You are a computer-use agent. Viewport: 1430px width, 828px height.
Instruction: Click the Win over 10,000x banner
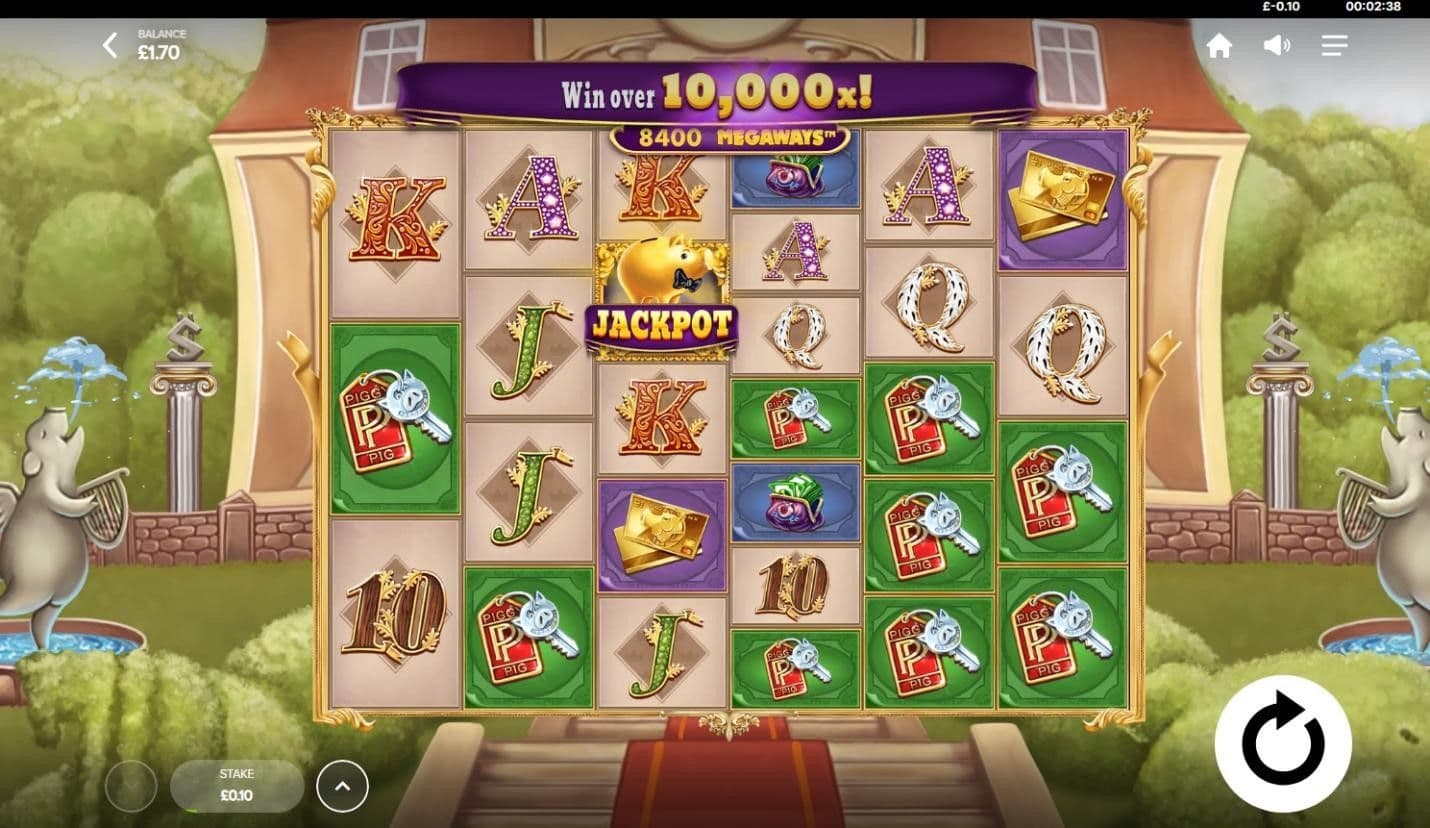[715, 93]
